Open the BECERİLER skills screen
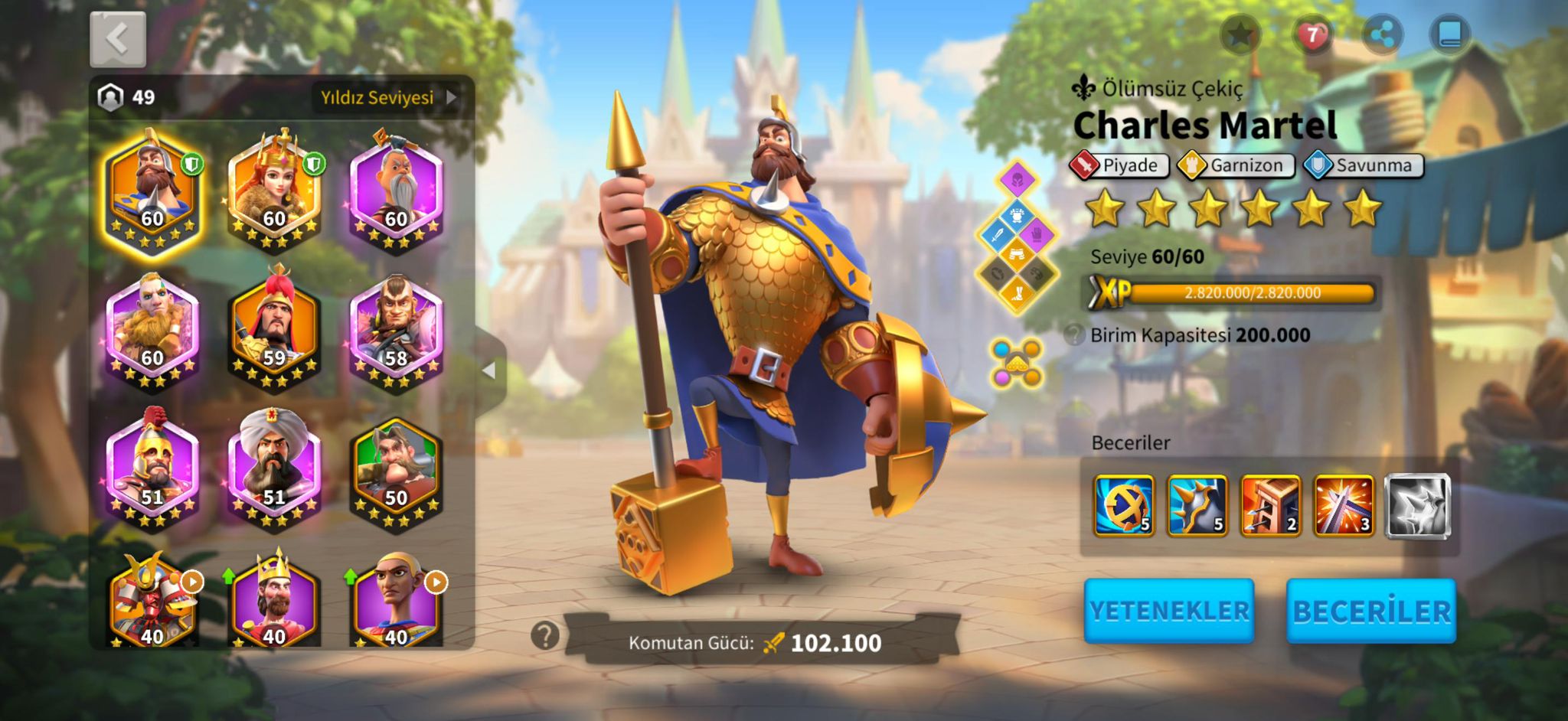 point(1371,611)
